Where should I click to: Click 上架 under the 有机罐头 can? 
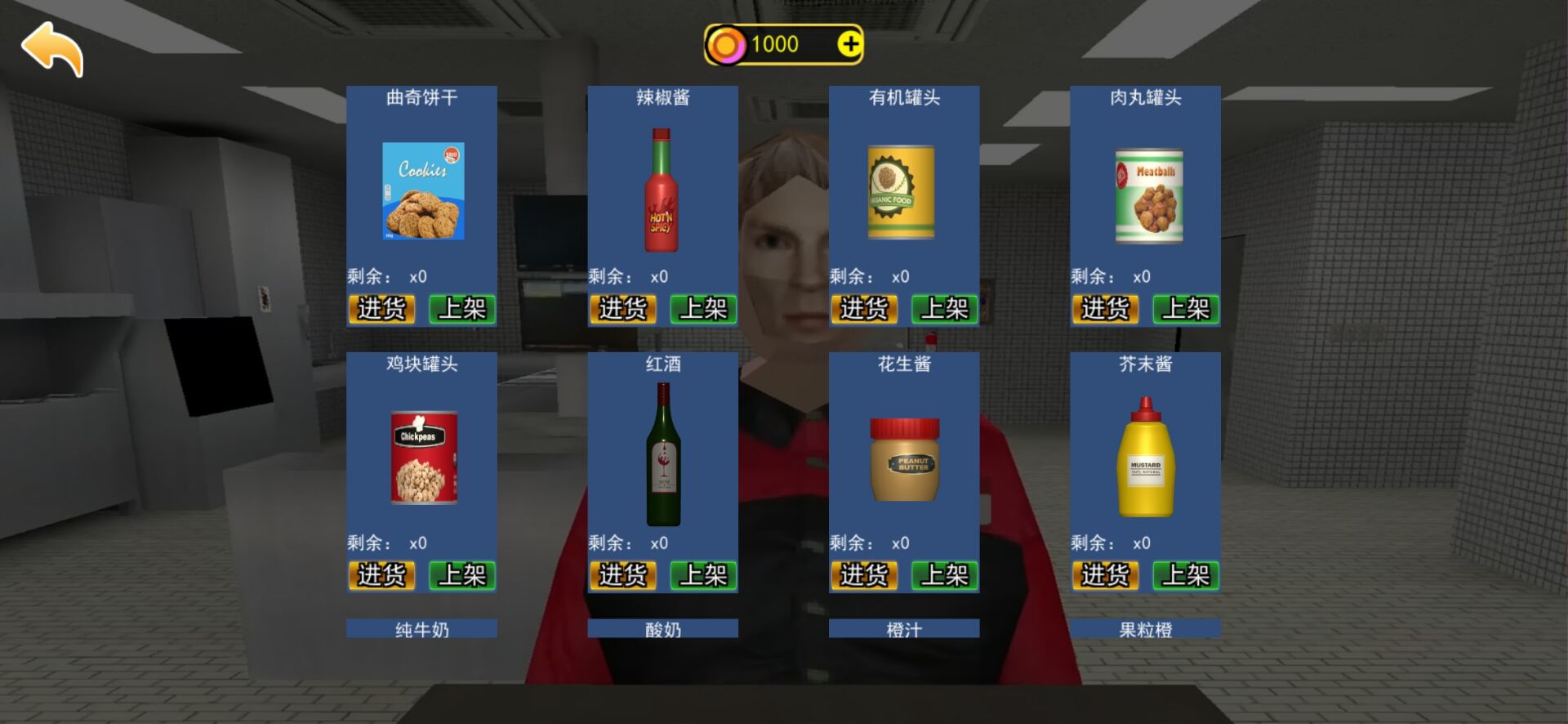(944, 309)
